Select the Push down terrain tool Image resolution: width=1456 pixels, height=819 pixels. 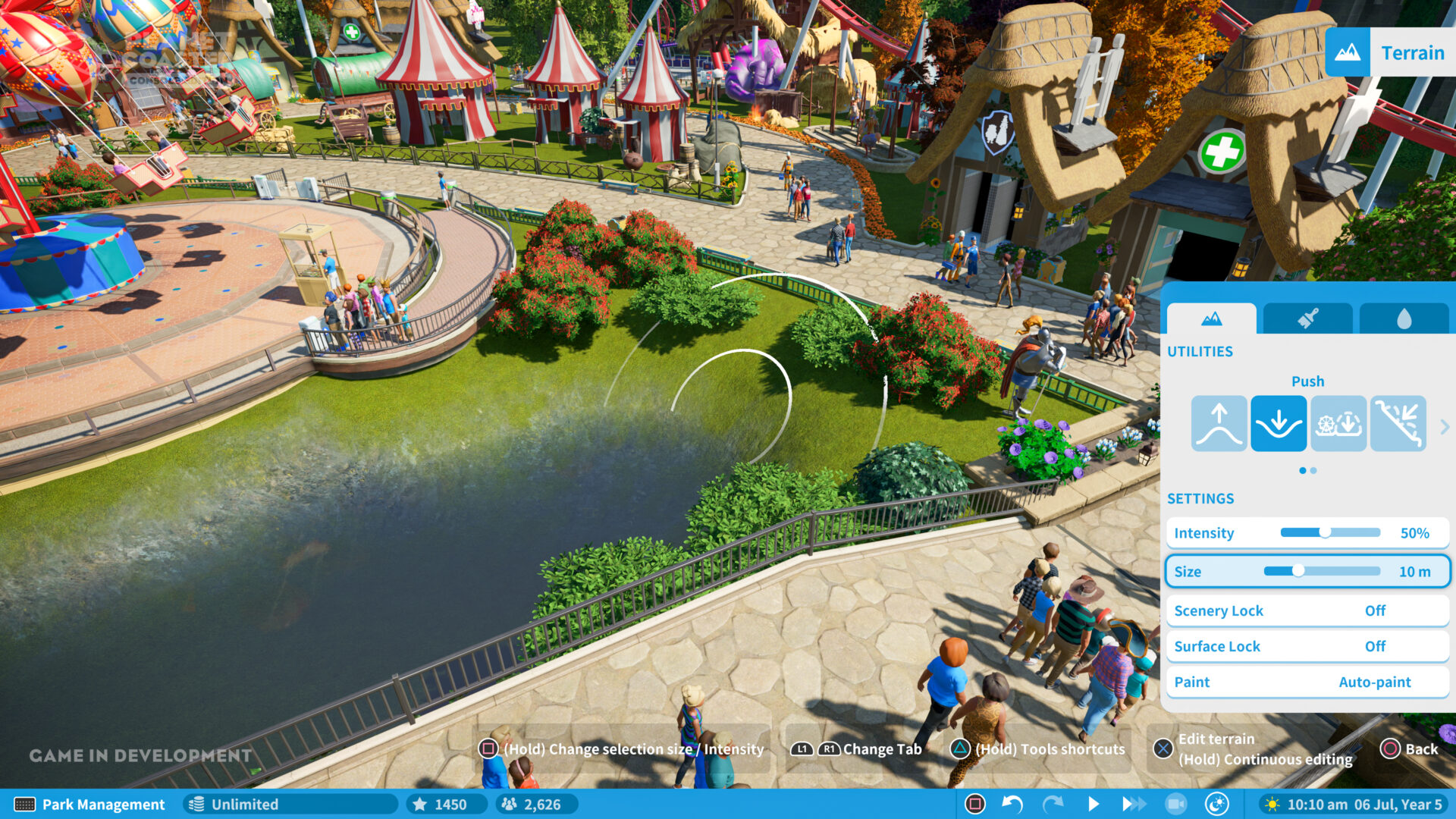click(1279, 423)
